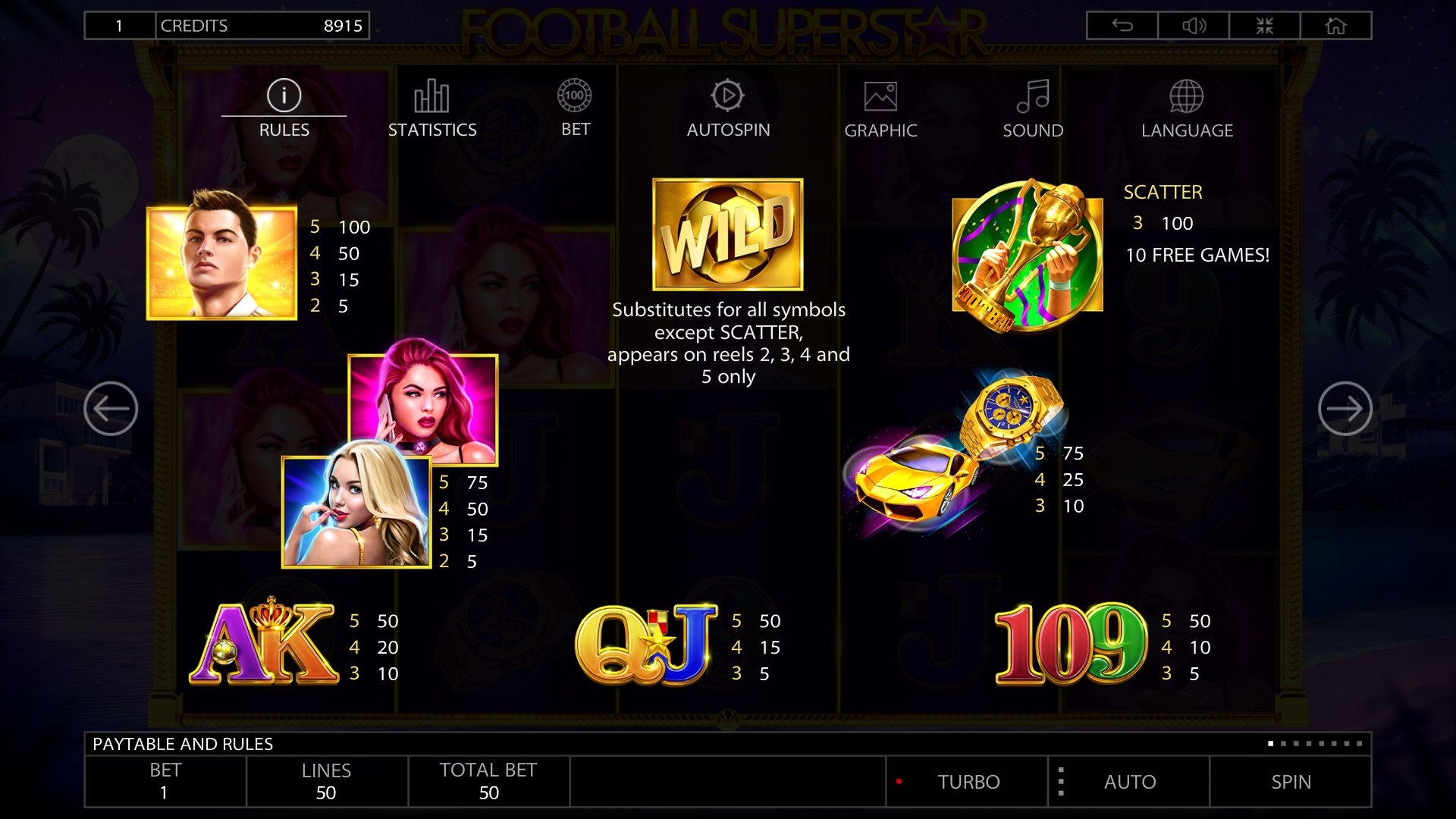Viewport: 1456px width, 819px height.
Task: Activate the Auto spin button
Action: (x=1129, y=782)
